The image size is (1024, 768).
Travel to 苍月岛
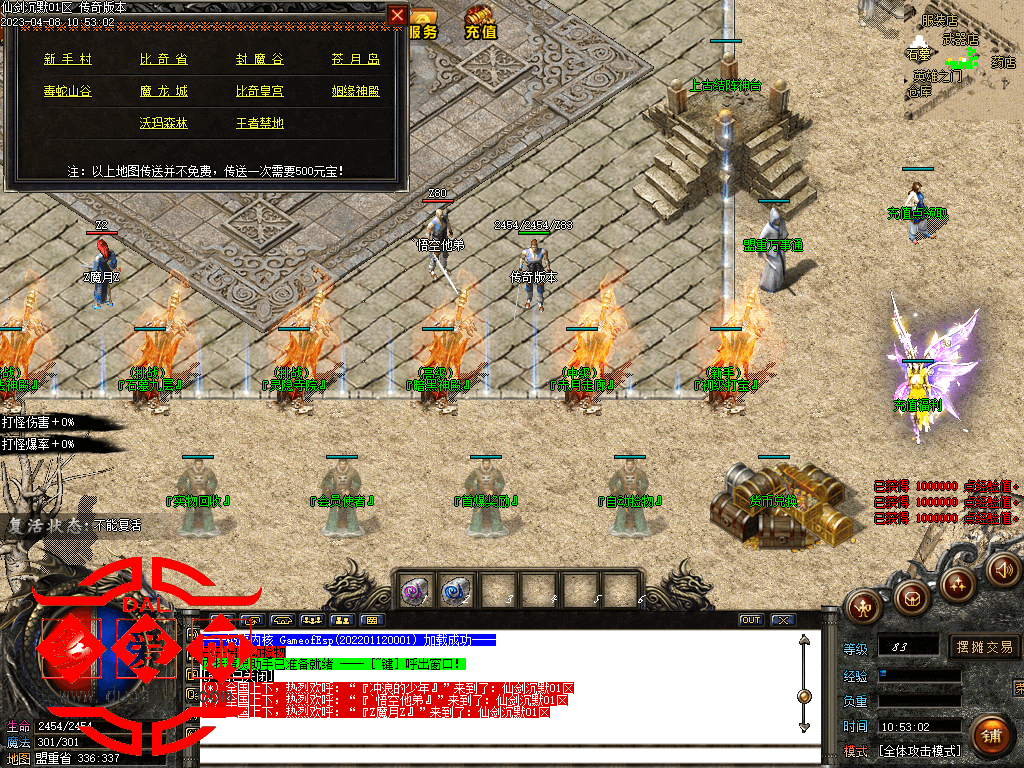(356, 60)
